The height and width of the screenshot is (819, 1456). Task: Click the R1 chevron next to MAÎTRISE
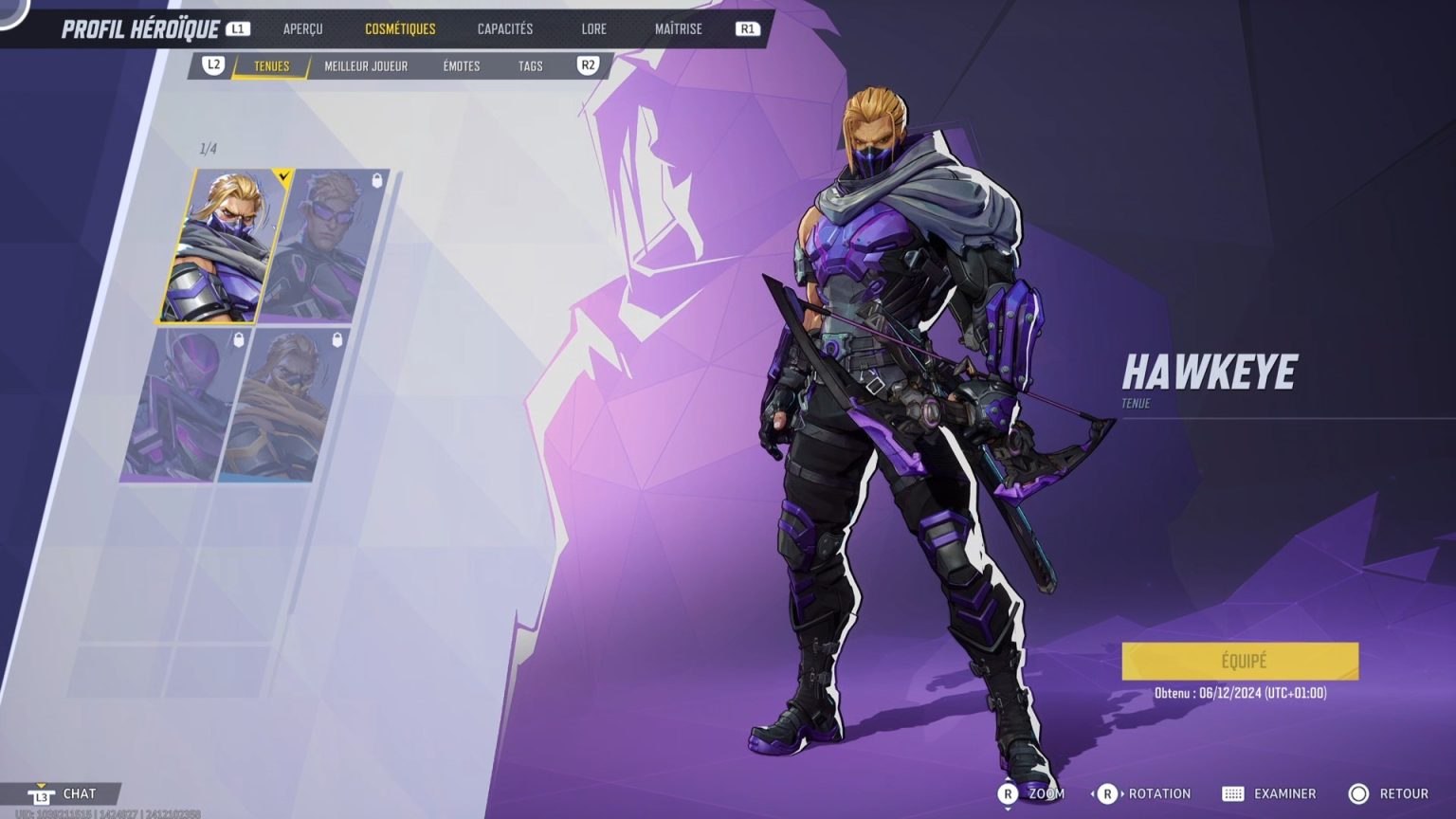click(x=747, y=28)
